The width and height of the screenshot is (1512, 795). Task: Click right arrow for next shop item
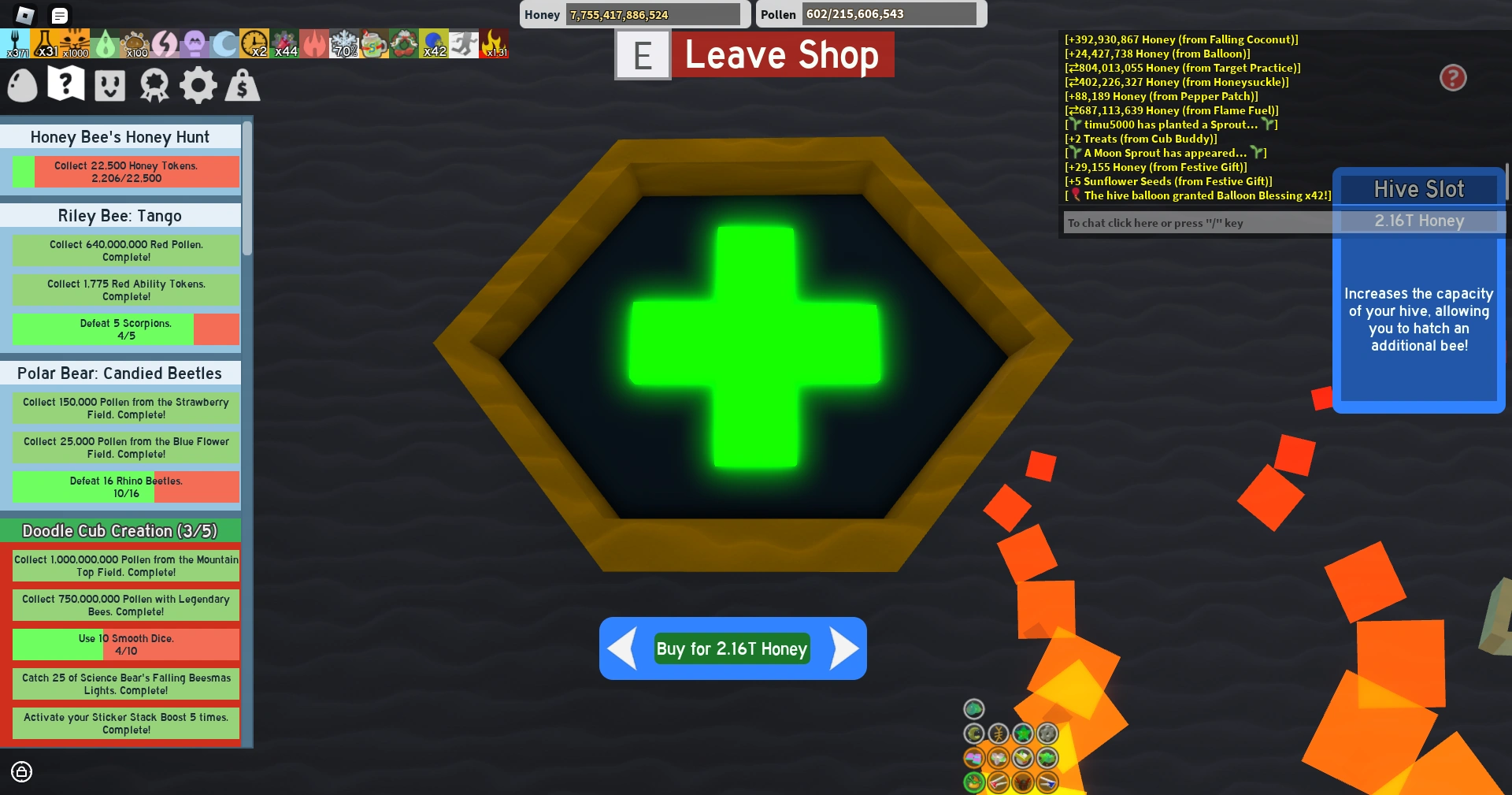coord(844,648)
